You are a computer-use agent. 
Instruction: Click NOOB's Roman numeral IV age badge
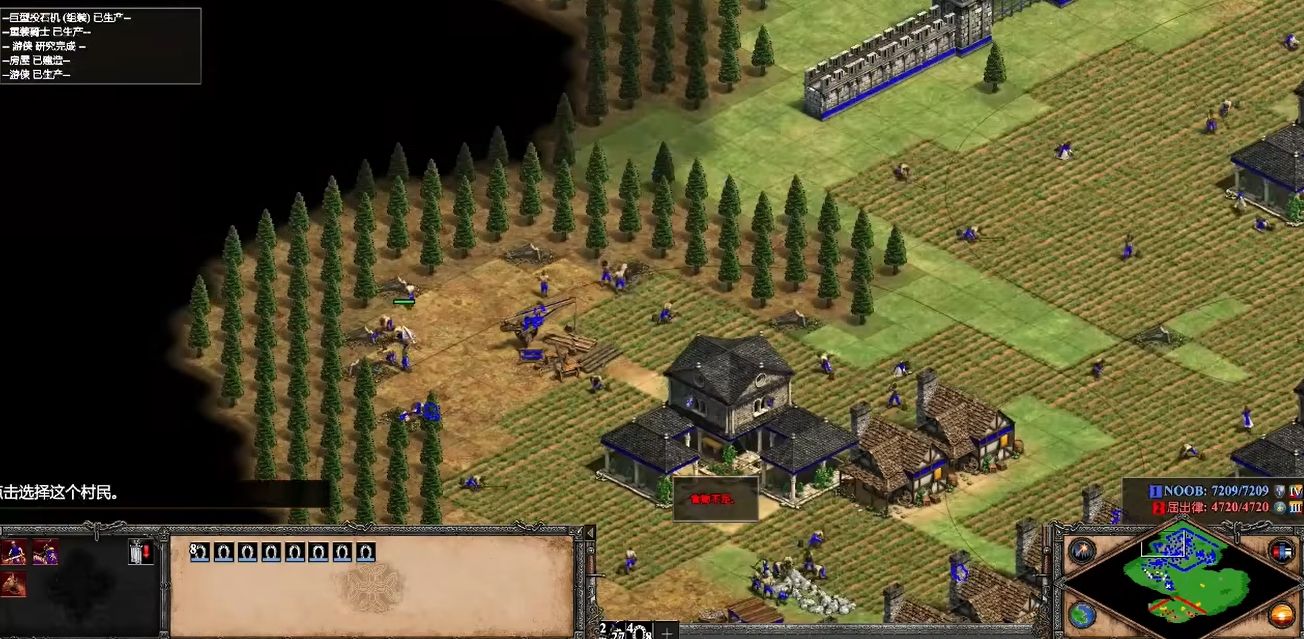(x=1295, y=491)
